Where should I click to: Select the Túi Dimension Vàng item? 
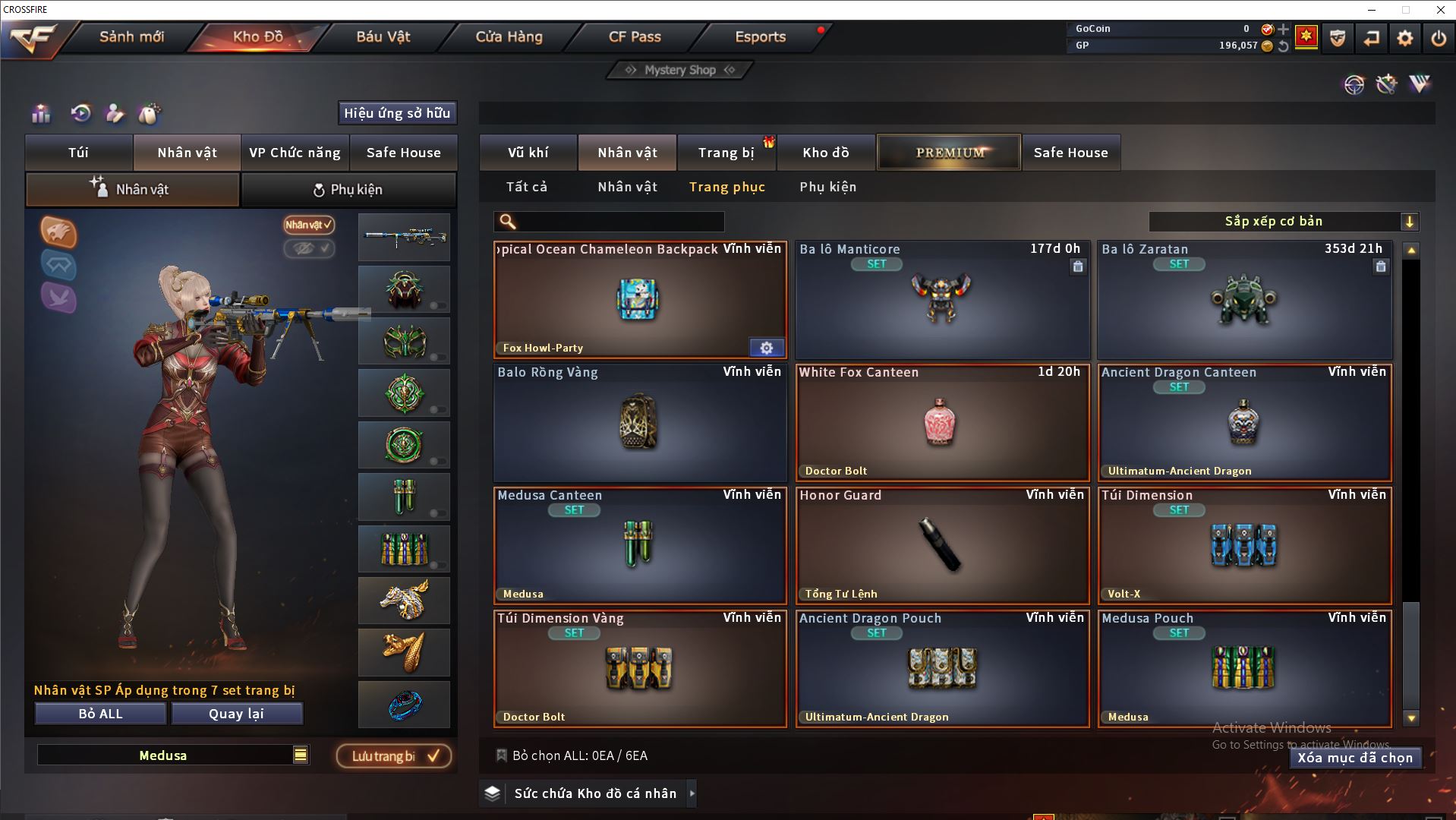pos(639,668)
